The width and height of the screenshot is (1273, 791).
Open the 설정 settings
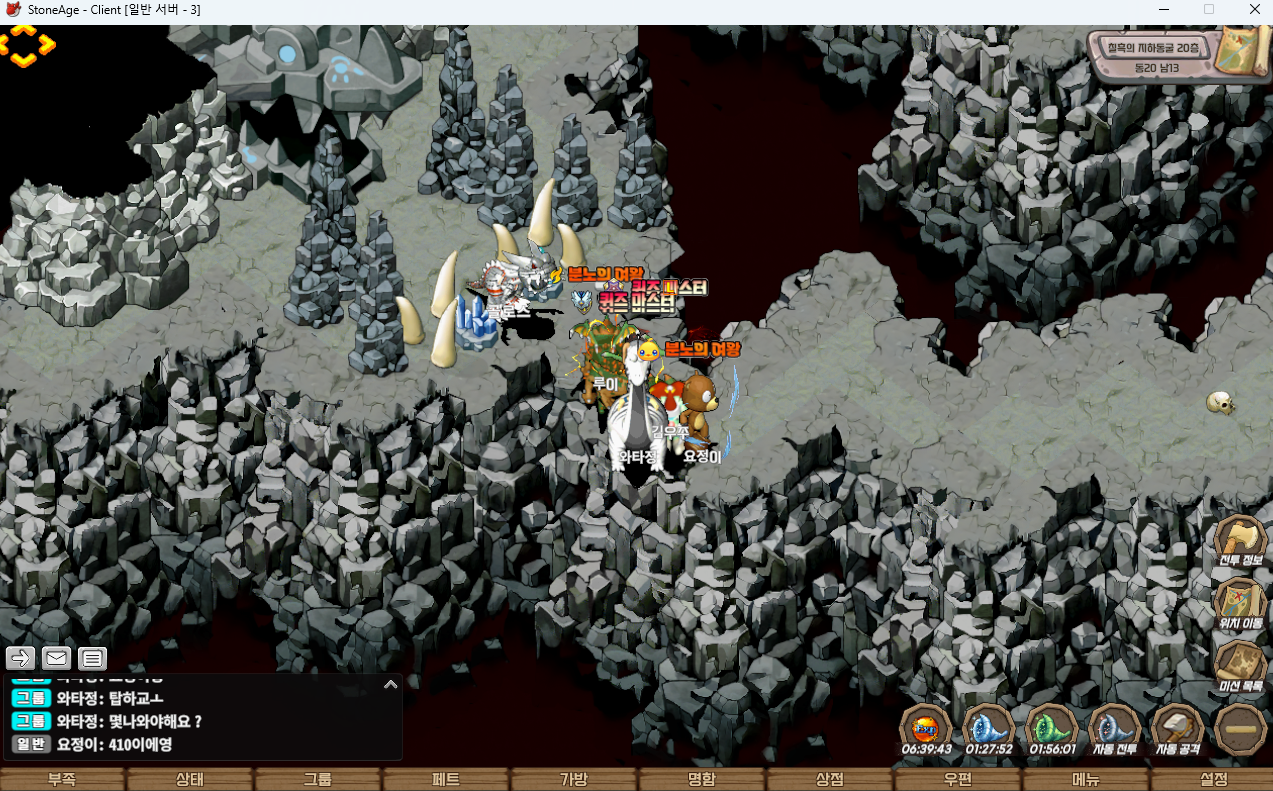point(1214,780)
